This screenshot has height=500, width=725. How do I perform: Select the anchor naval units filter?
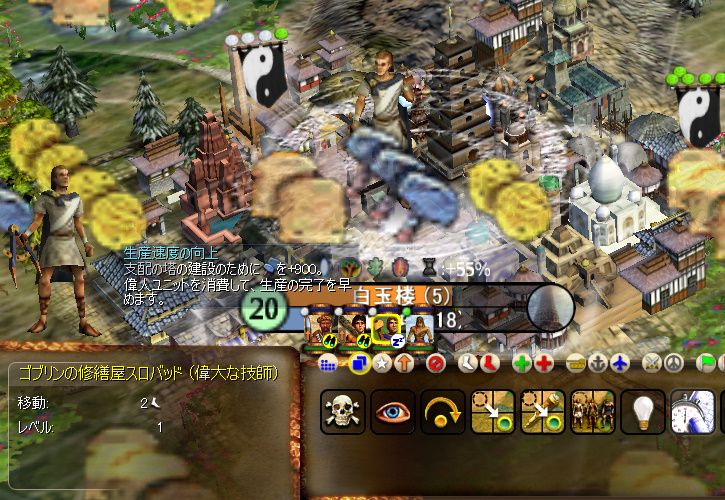[x=599, y=363]
